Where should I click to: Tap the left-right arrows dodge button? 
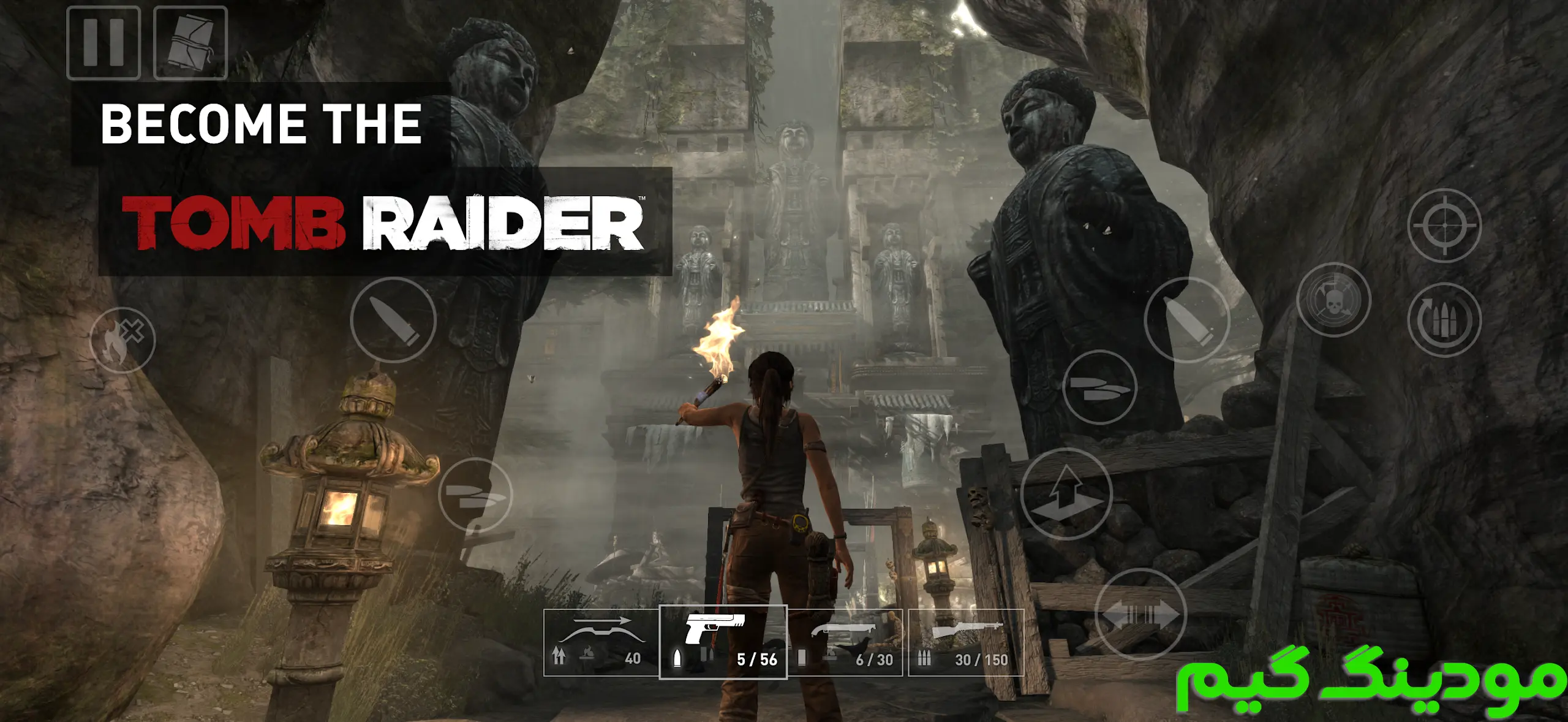coord(1140,615)
